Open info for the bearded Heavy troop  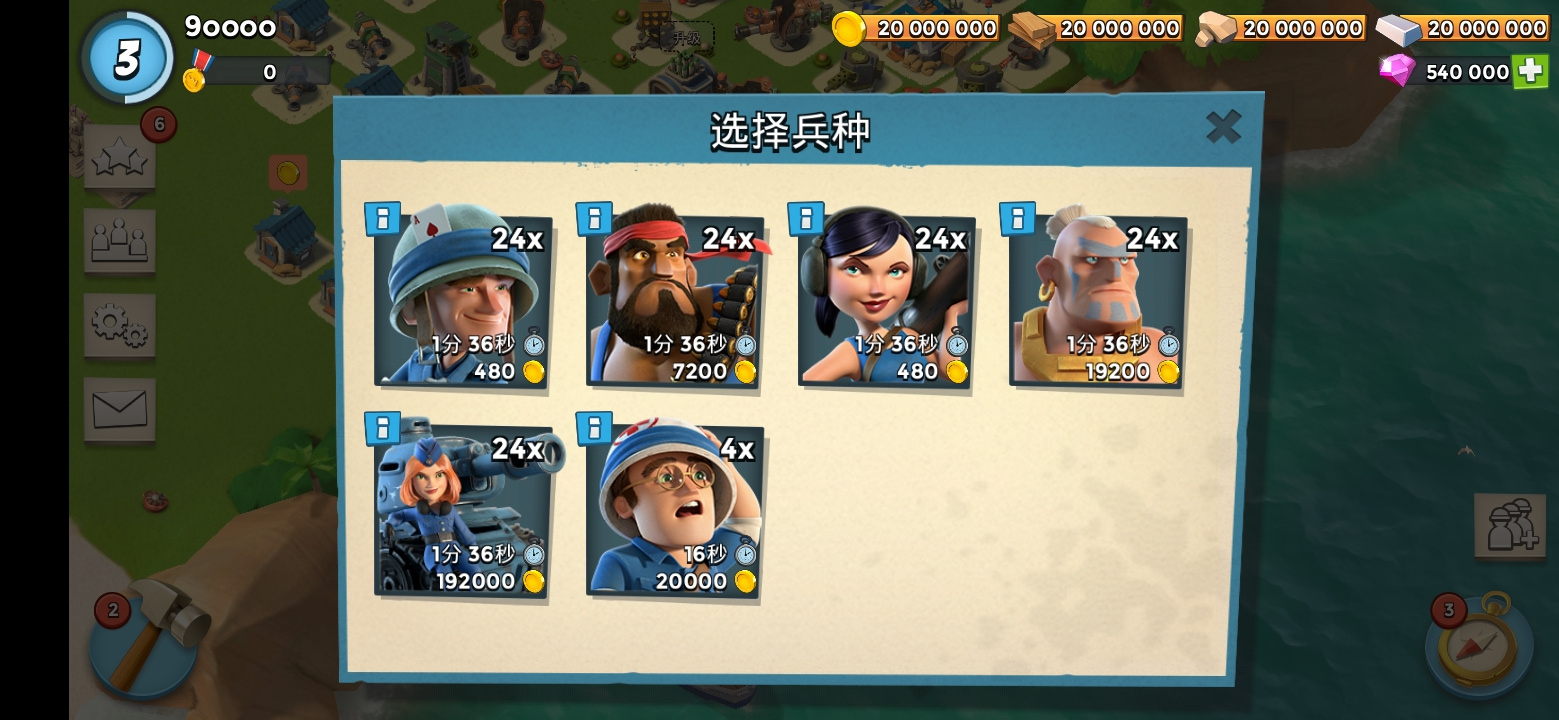594,217
